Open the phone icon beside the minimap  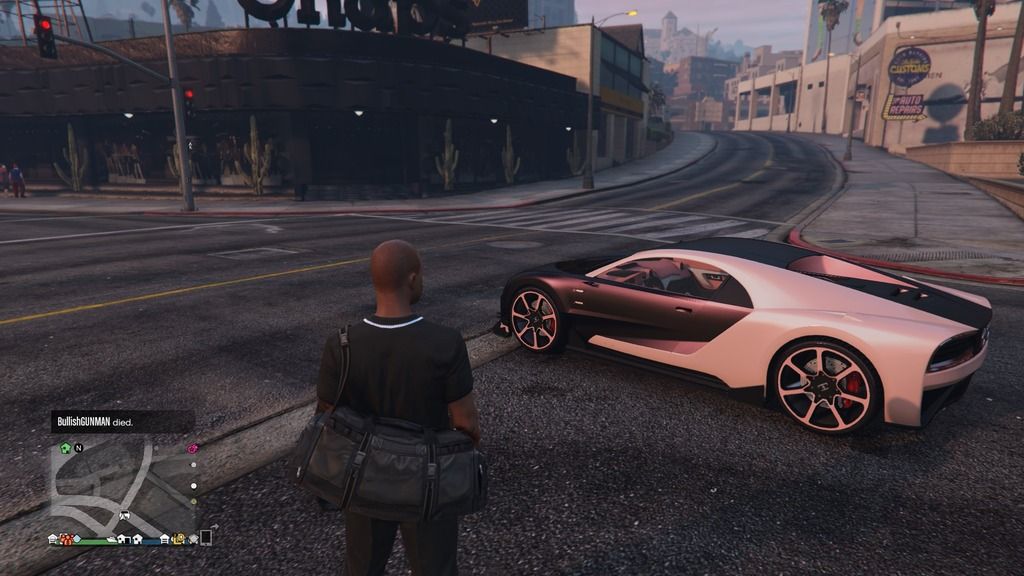[206, 537]
